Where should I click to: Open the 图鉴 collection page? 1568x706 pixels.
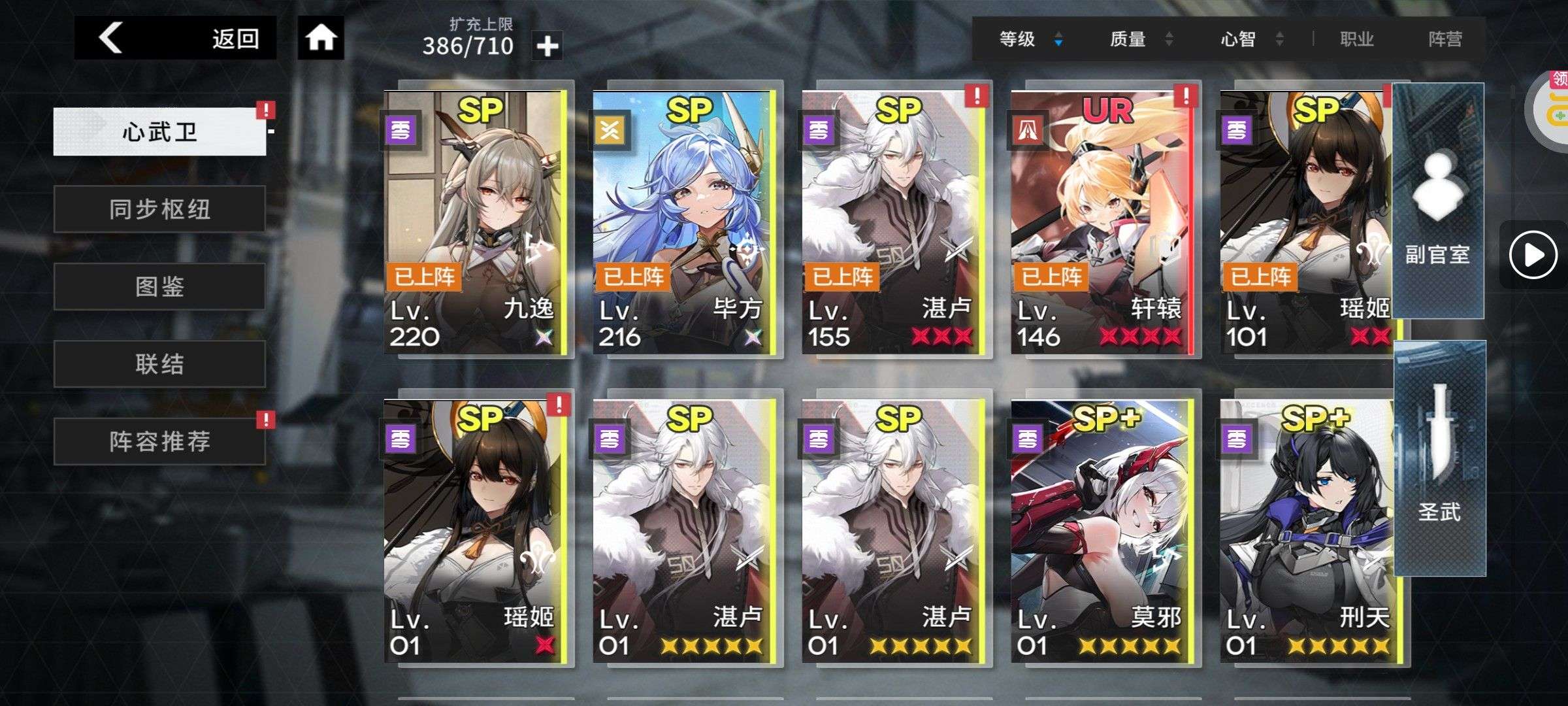click(159, 286)
